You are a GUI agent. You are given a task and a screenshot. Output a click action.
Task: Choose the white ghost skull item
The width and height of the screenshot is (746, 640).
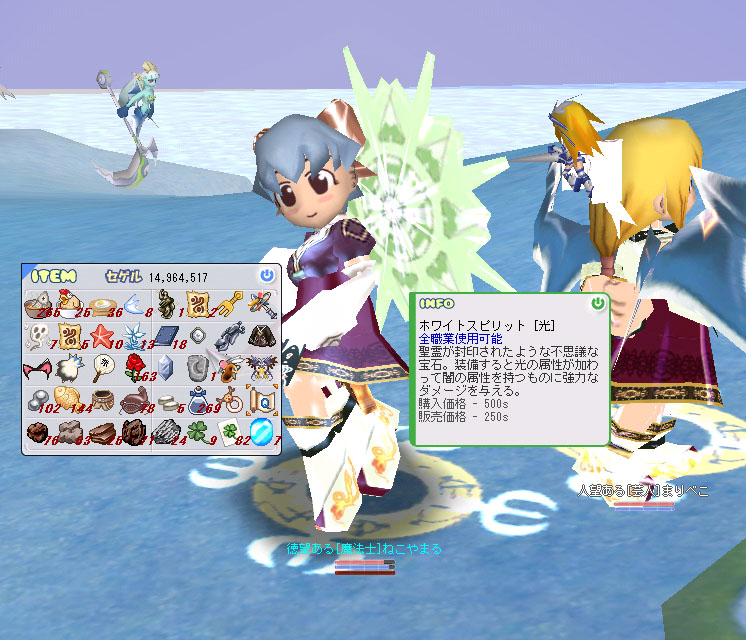(38, 335)
